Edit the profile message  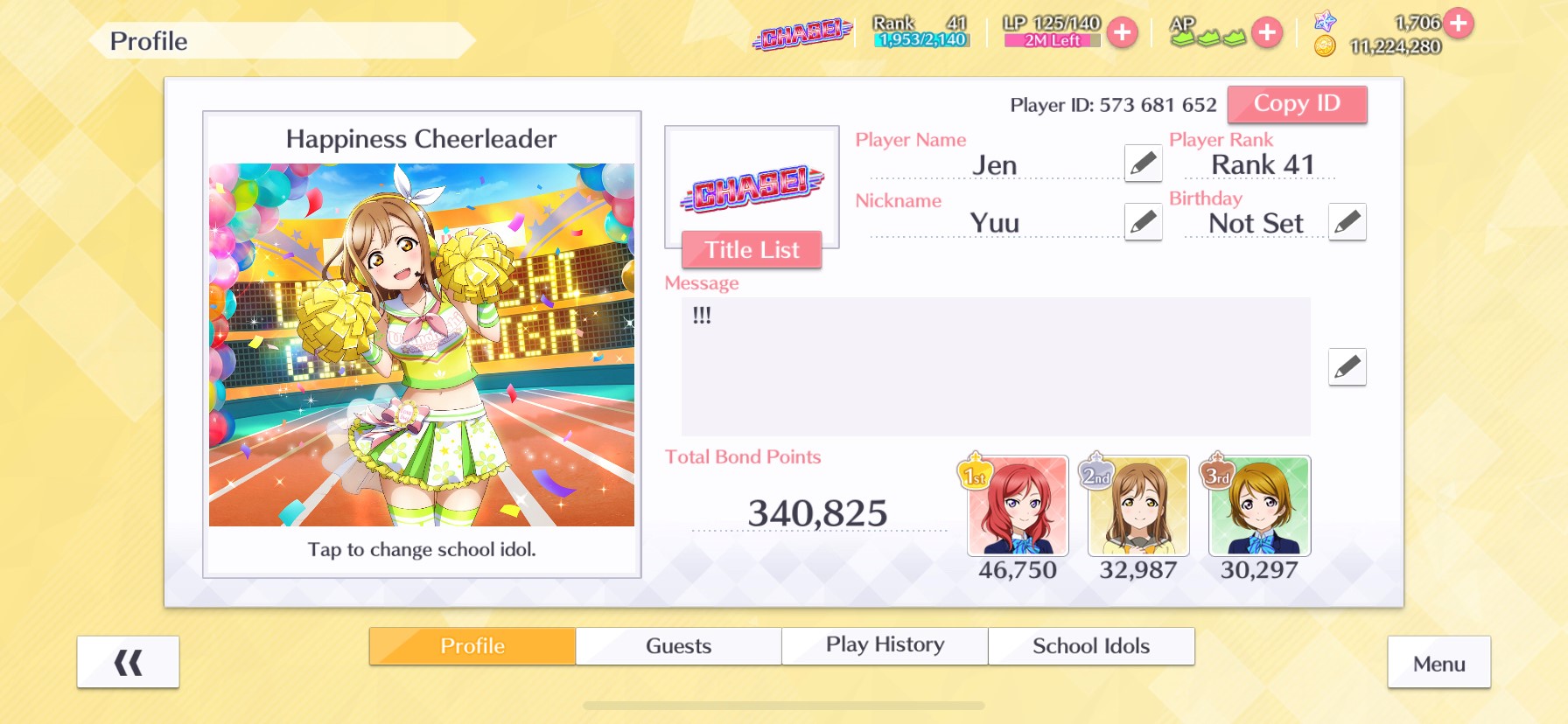click(x=1347, y=367)
